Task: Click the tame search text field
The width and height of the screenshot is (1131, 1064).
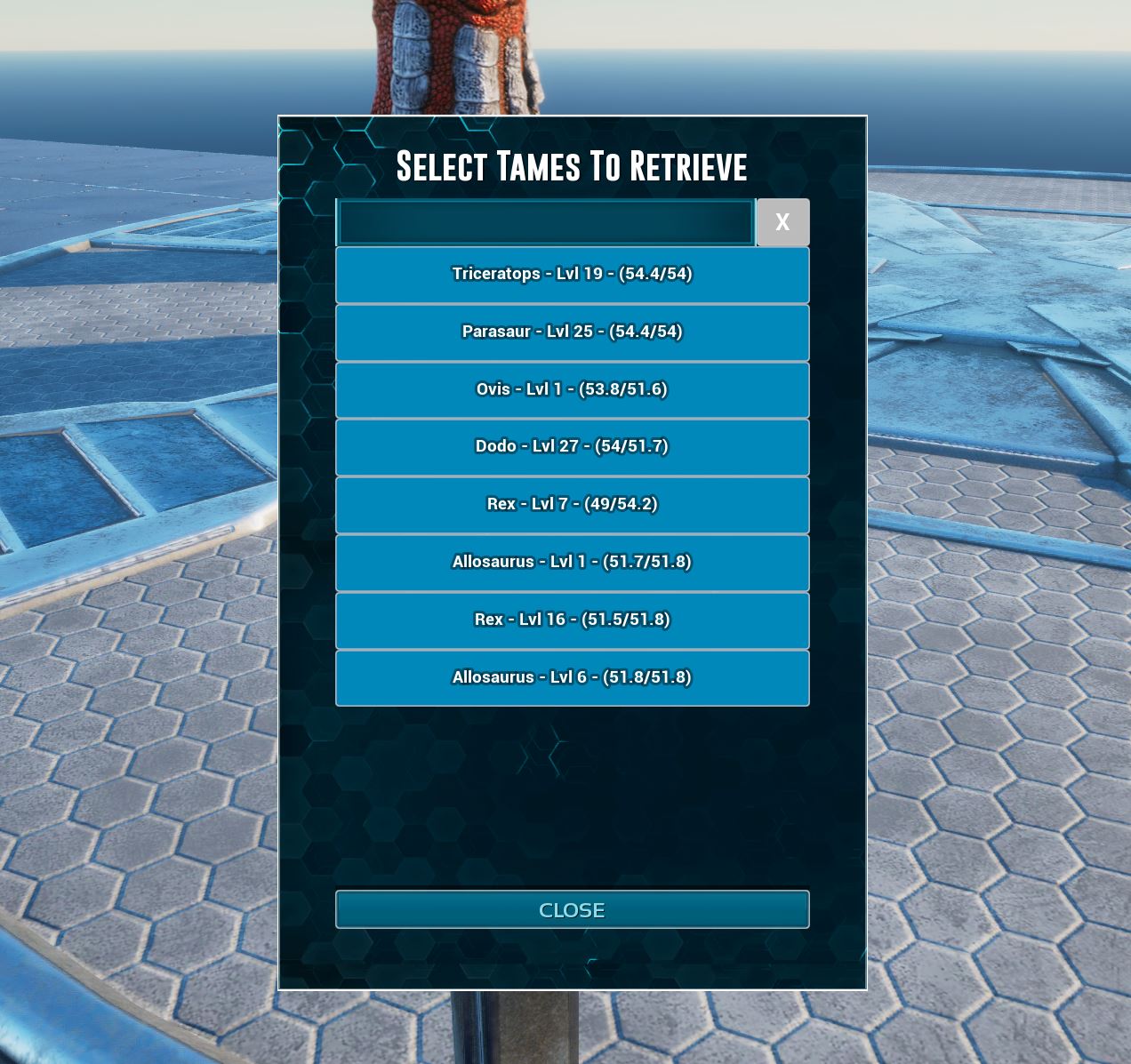Action: [545, 222]
